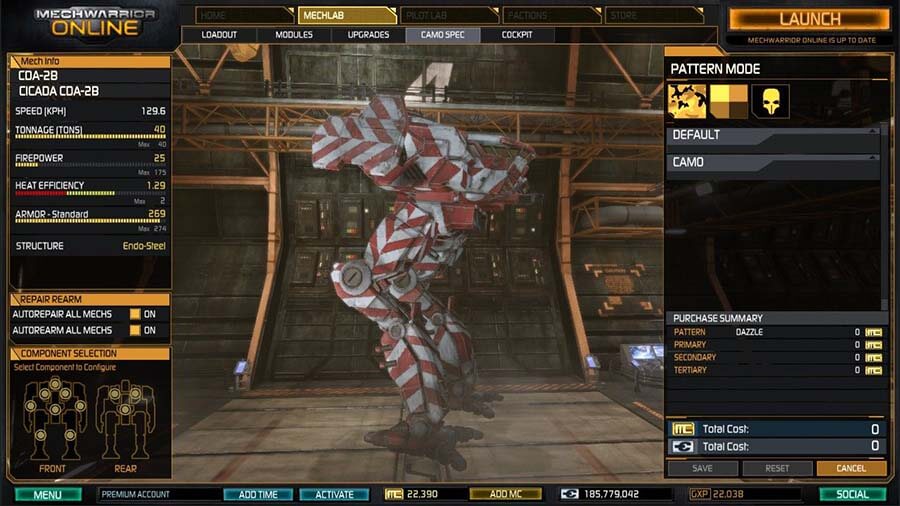Viewport: 900px width, 506px height.
Task: Select the checkered pattern icon
Action: point(729,100)
